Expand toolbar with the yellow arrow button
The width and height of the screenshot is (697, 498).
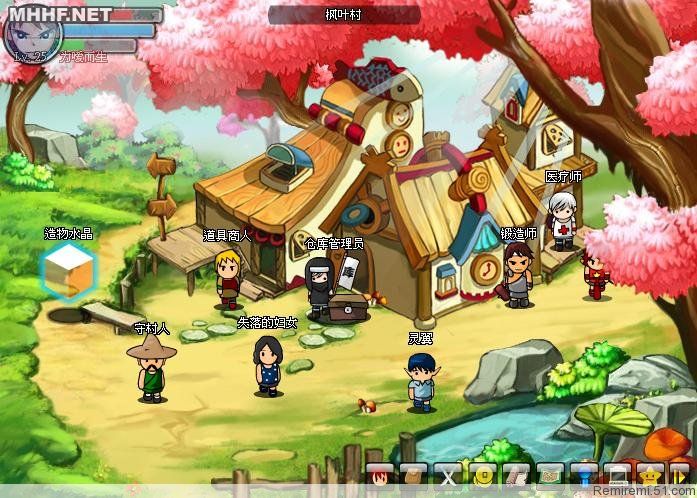click(x=682, y=476)
